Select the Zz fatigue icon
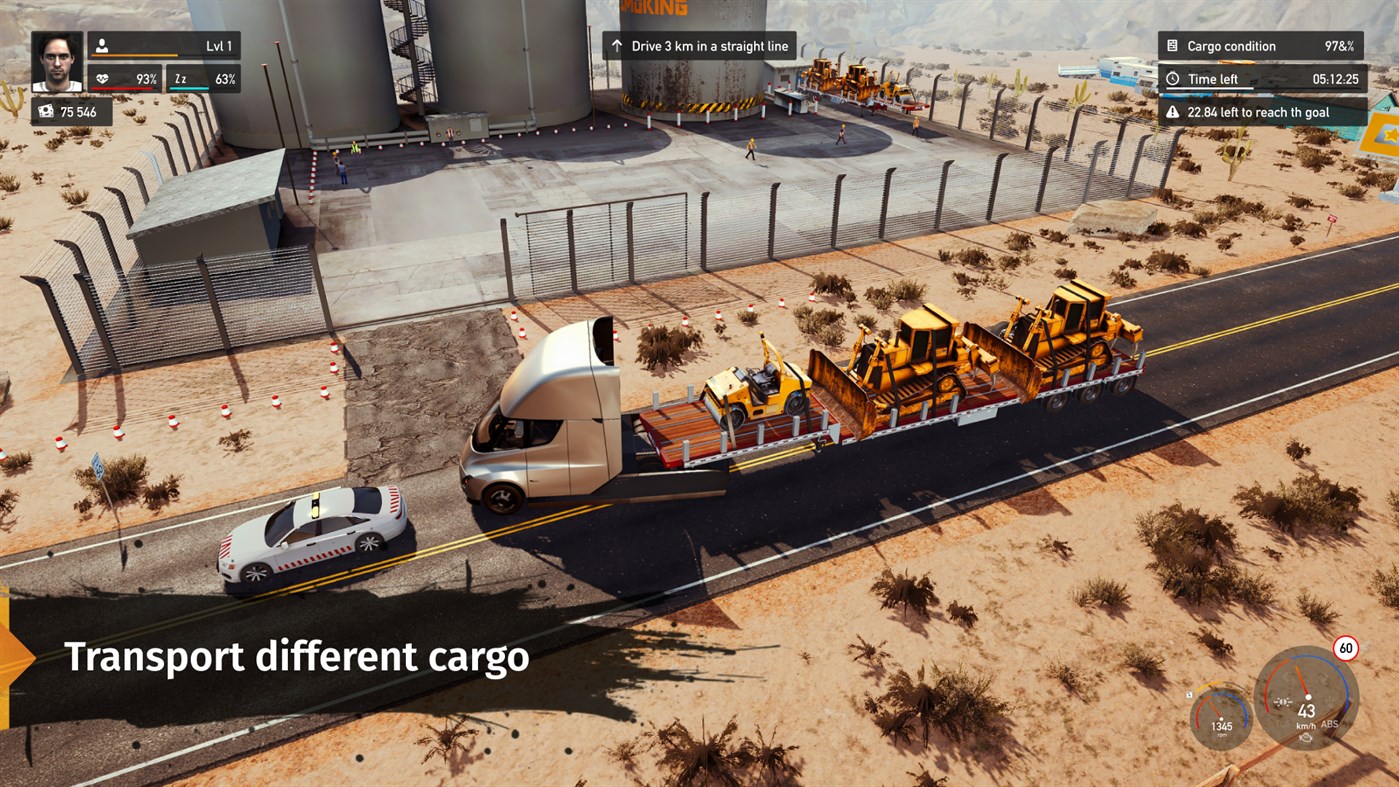Screen dimensions: 1399x787 tap(180, 79)
